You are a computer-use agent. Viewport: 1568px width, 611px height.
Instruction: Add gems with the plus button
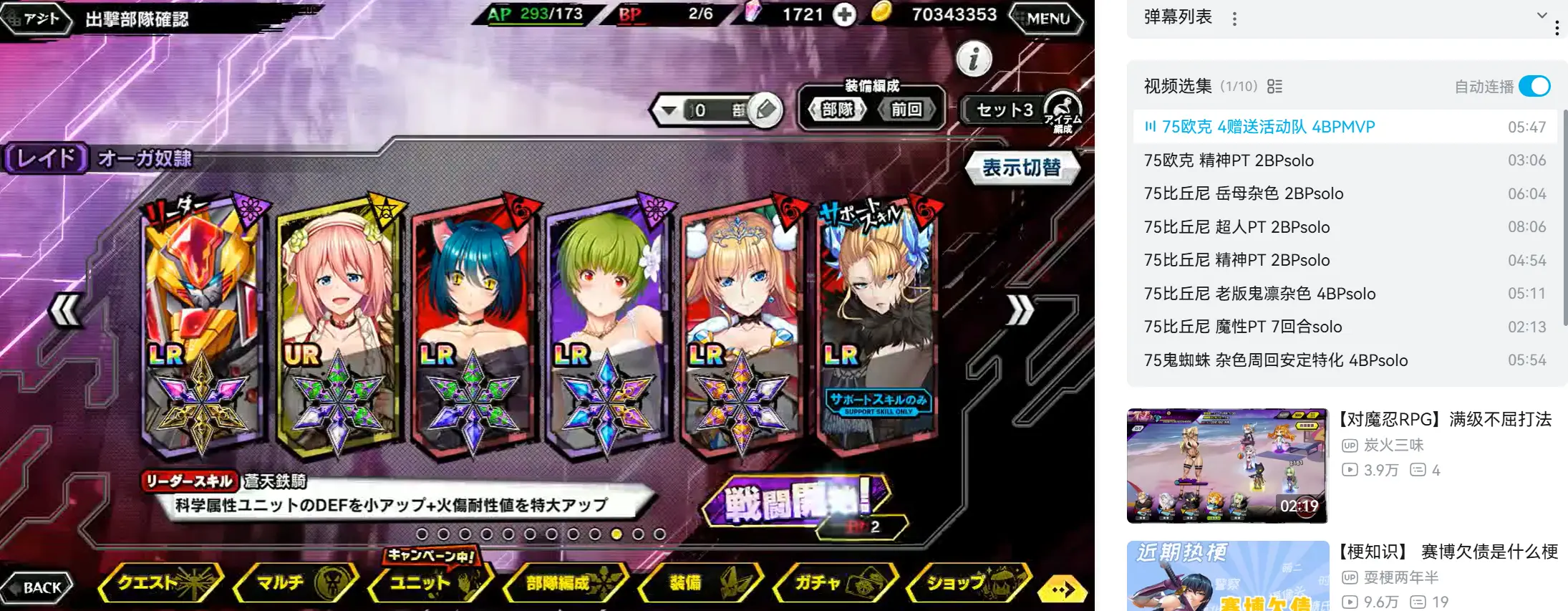[x=845, y=14]
